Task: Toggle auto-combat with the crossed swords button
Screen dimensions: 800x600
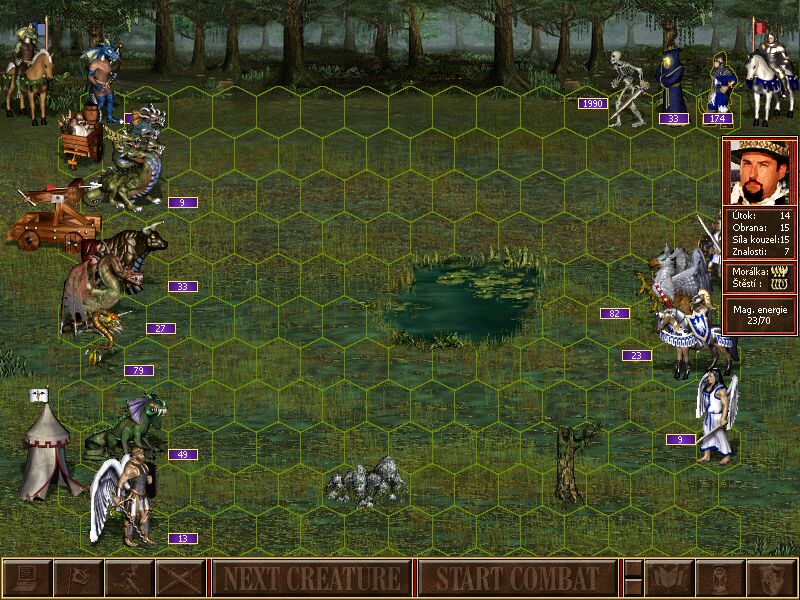Action: click(x=180, y=578)
